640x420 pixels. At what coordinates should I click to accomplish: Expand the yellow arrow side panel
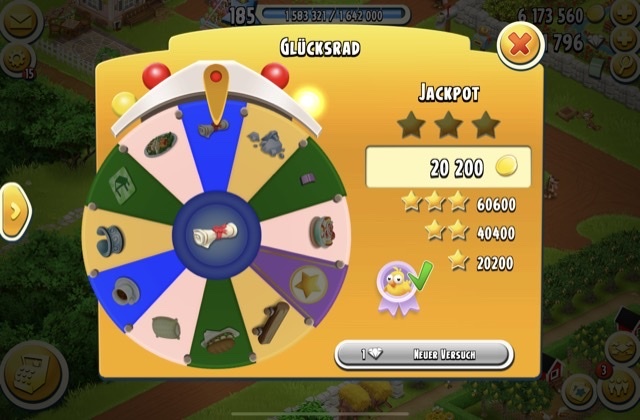point(14,211)
